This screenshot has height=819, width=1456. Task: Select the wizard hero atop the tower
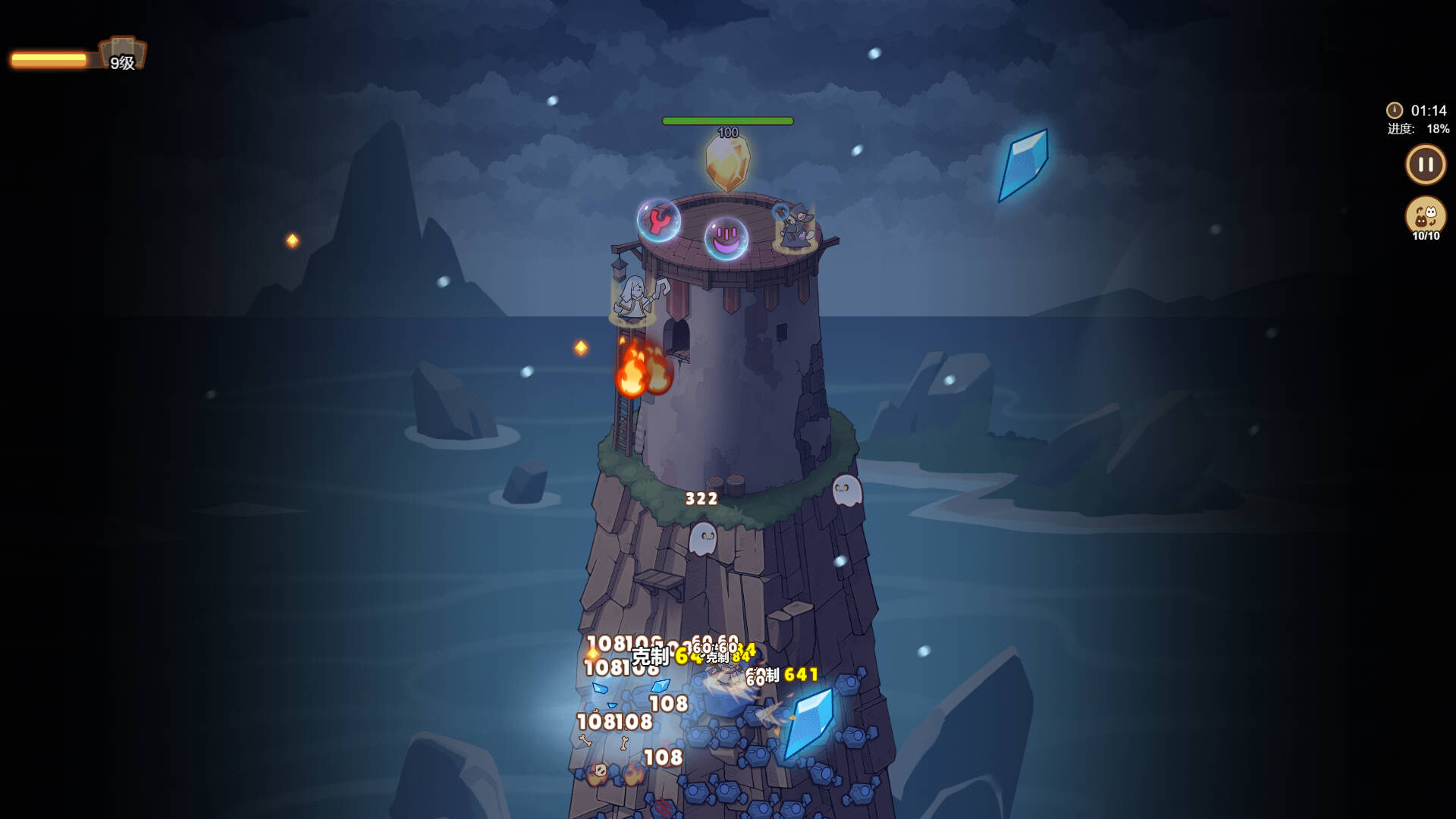pyautogui.click(x=792, y=227)
